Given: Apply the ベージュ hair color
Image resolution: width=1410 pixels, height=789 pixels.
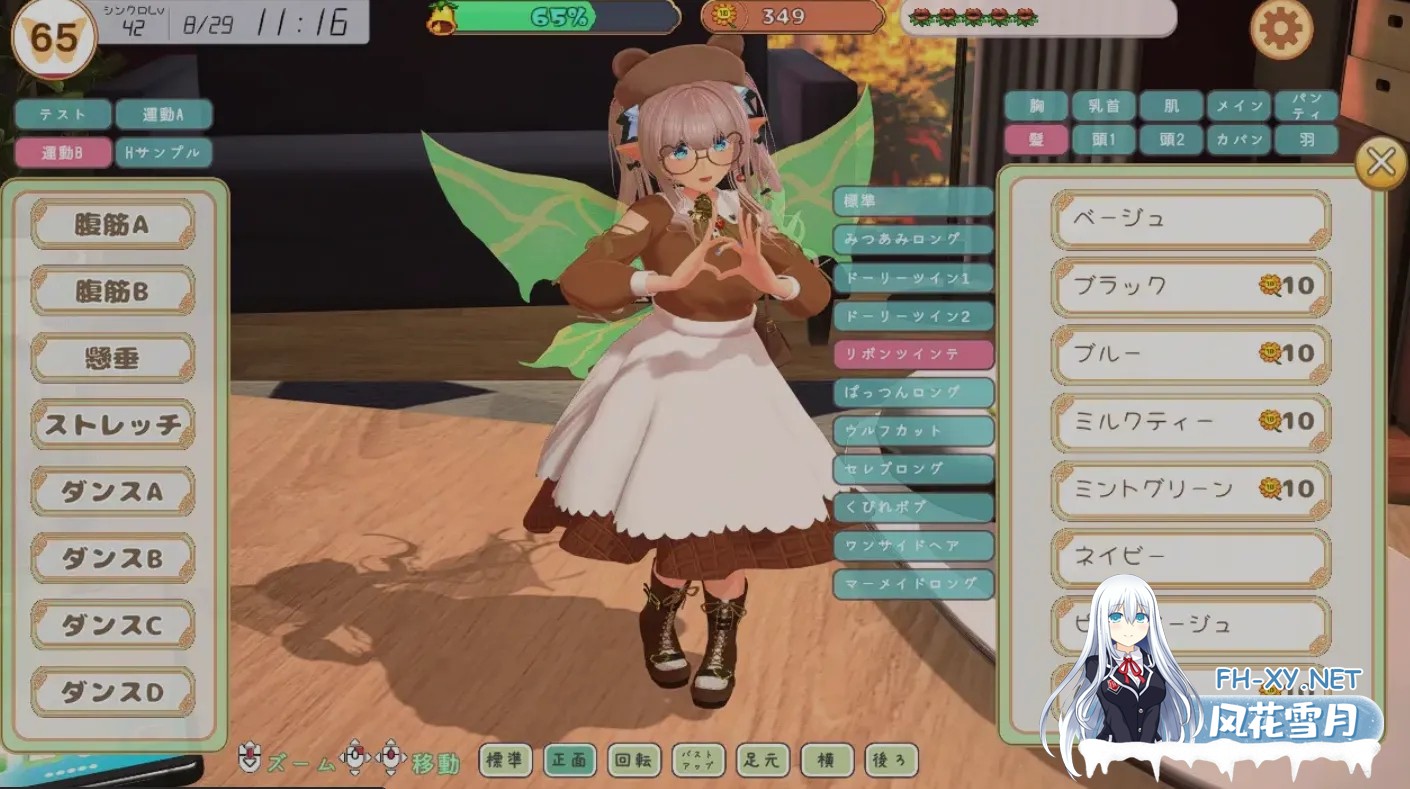Looking at the screenshot, I should (x=1190, y=218).
